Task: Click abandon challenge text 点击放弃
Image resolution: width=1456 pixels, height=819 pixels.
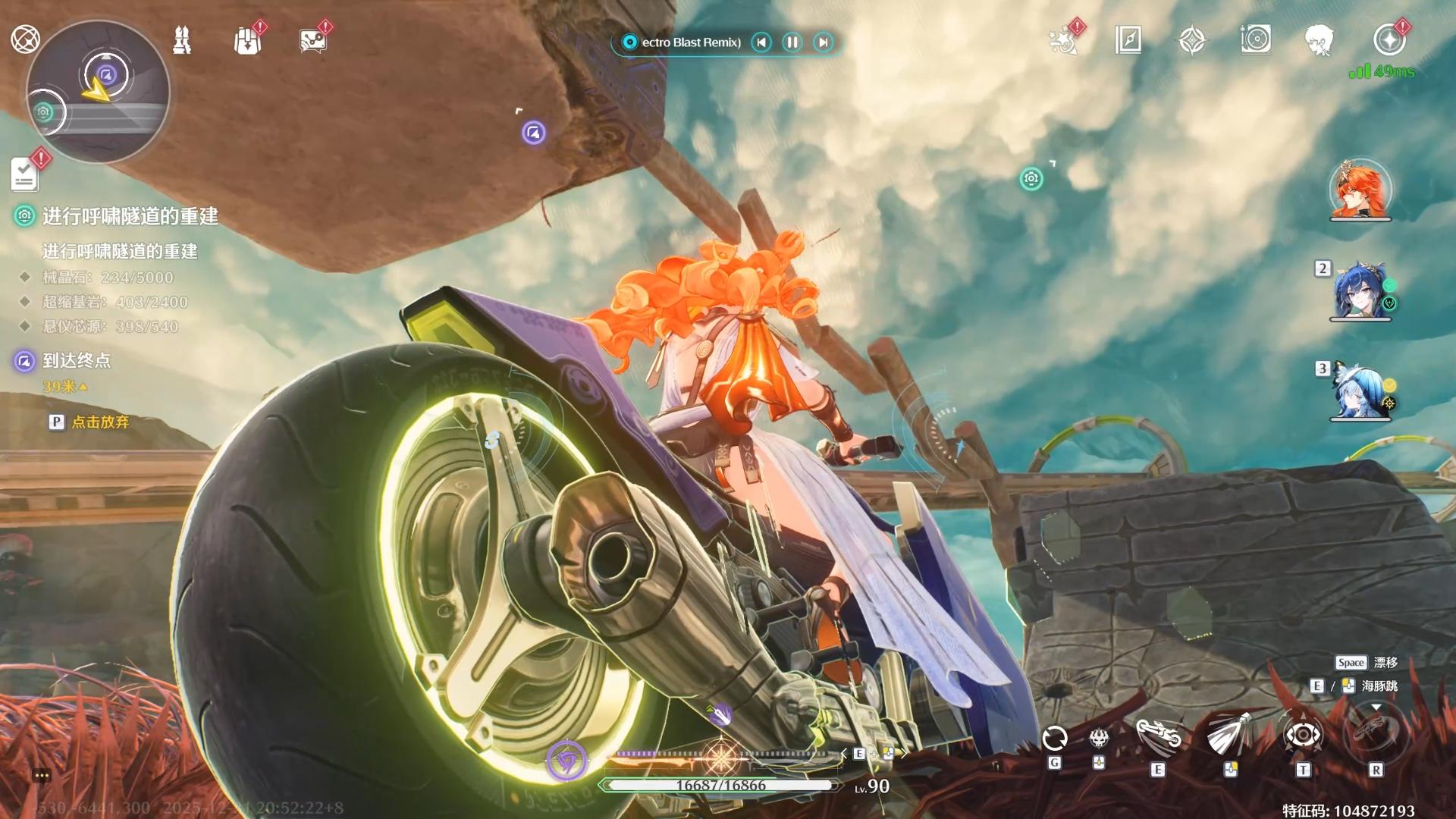Action: tap(100, 422)
